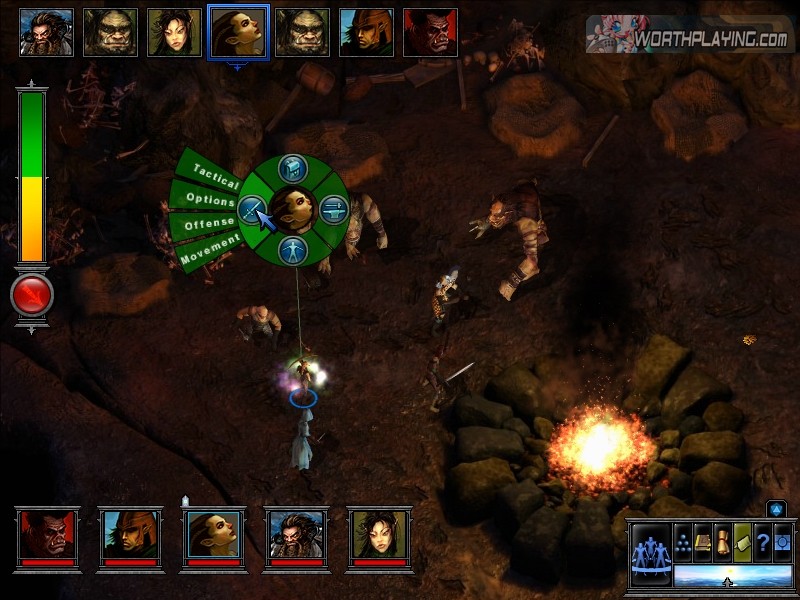Open the body figure icon on the wheel
The width and height of the screenshot is (800, 600).
(x=294, y=250)
